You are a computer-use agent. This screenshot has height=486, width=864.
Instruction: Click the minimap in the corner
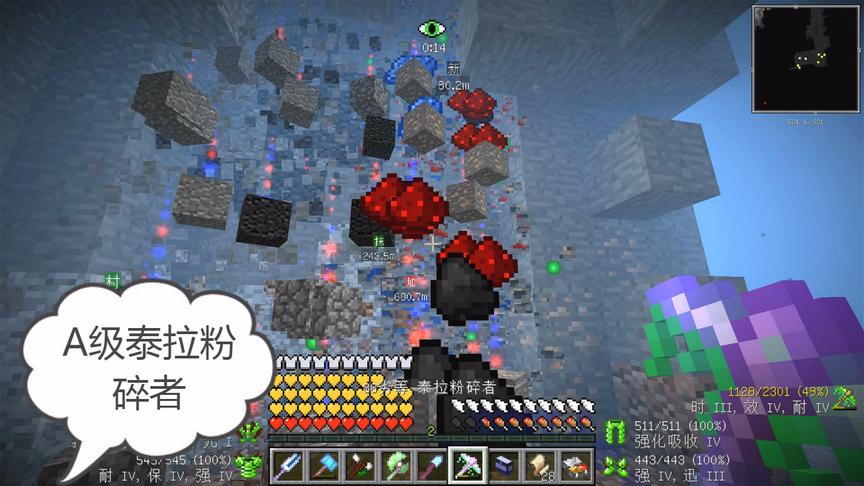pos(804,60)
